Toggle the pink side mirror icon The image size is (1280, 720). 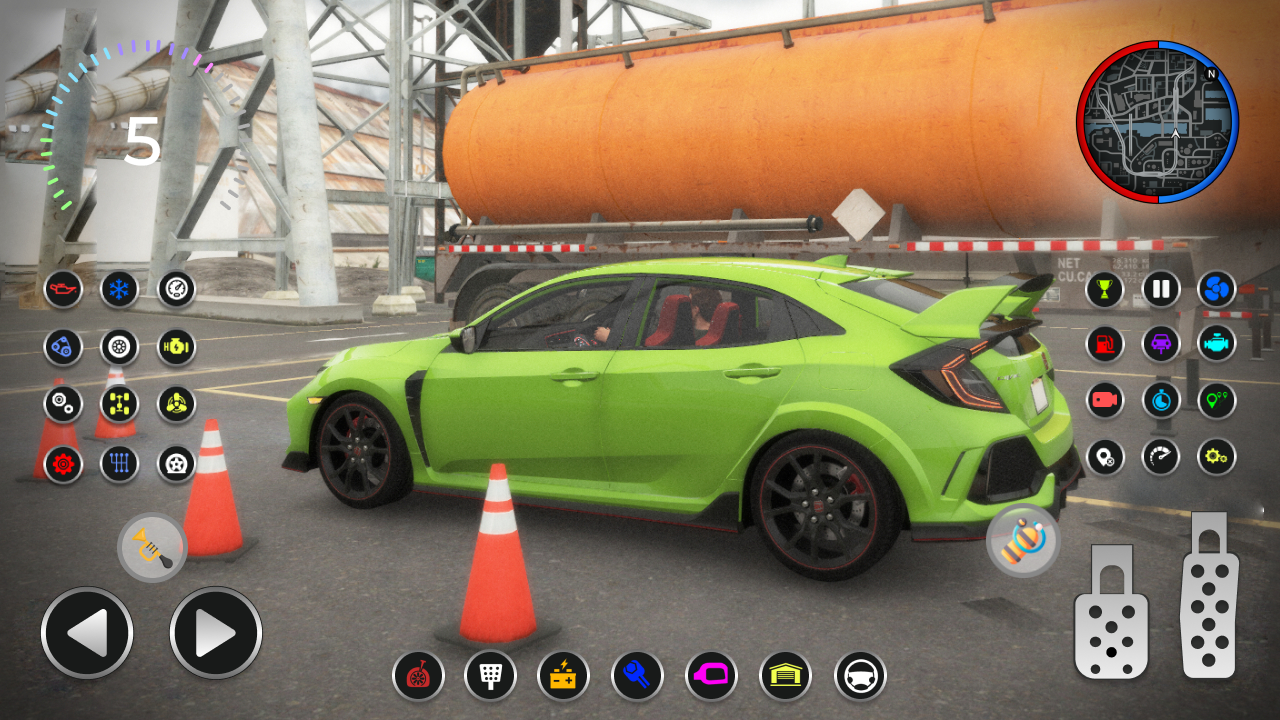pos(711,676)
